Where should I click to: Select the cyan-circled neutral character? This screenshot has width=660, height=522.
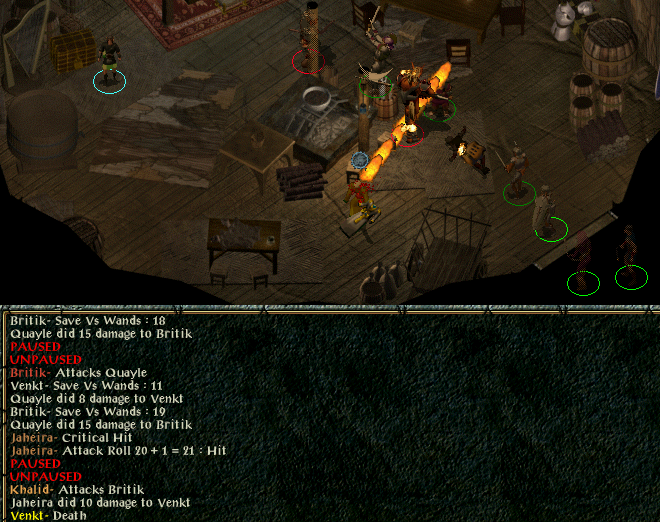pos(109,65)
